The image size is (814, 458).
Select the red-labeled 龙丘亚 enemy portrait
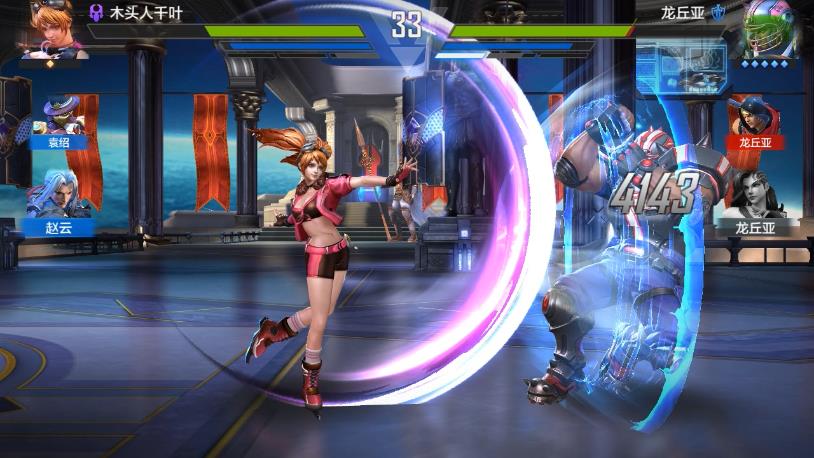pyautogui.click(x=756, y=120)
